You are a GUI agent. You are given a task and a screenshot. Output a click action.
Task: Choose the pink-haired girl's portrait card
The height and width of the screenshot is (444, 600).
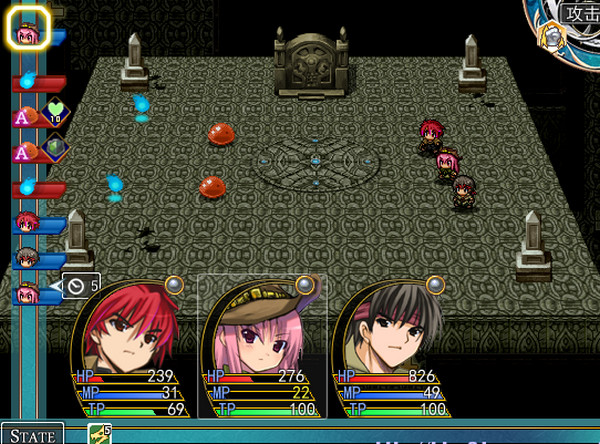coord(263,345)
